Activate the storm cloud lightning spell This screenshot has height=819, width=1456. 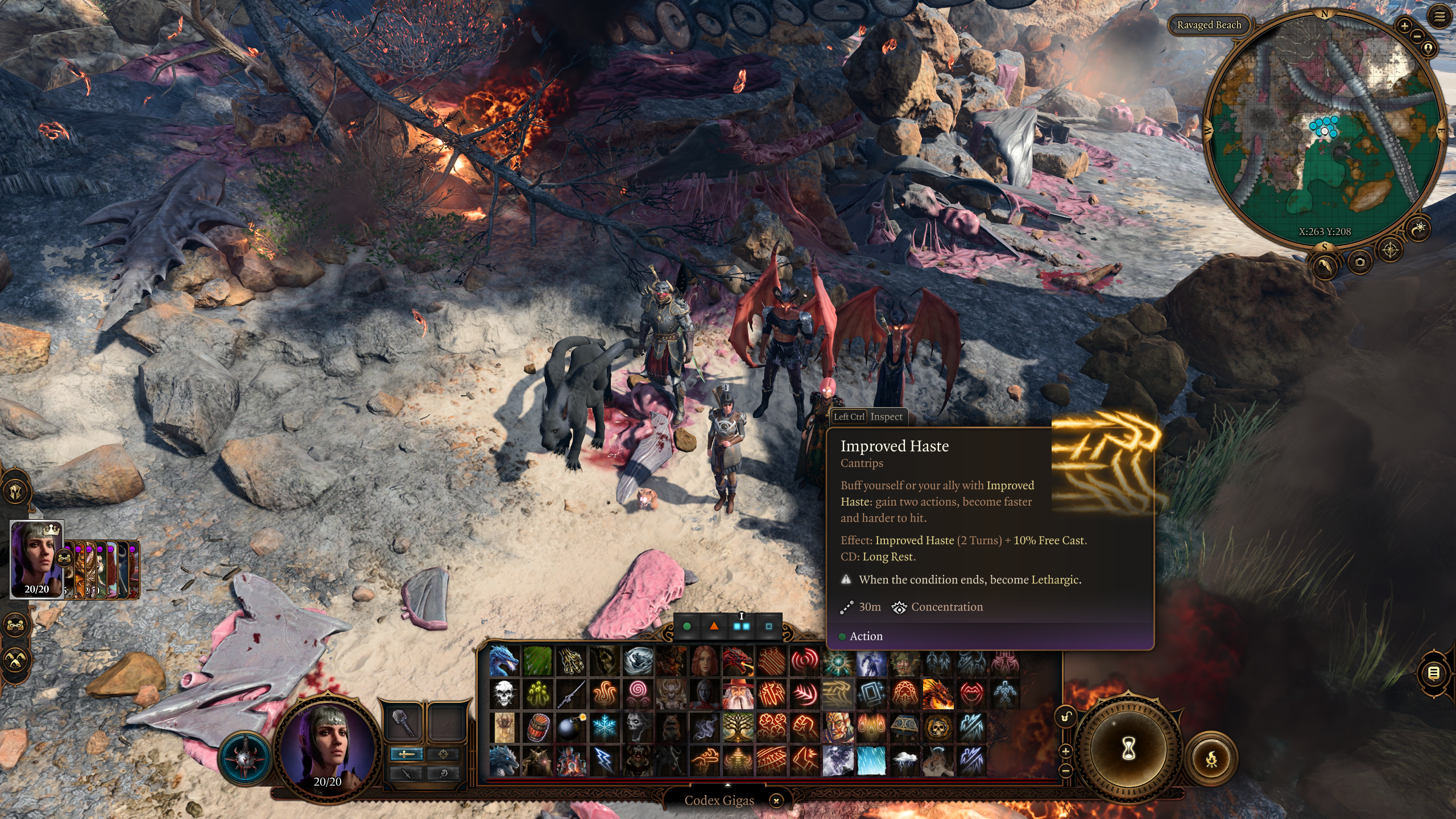(904, 761)
